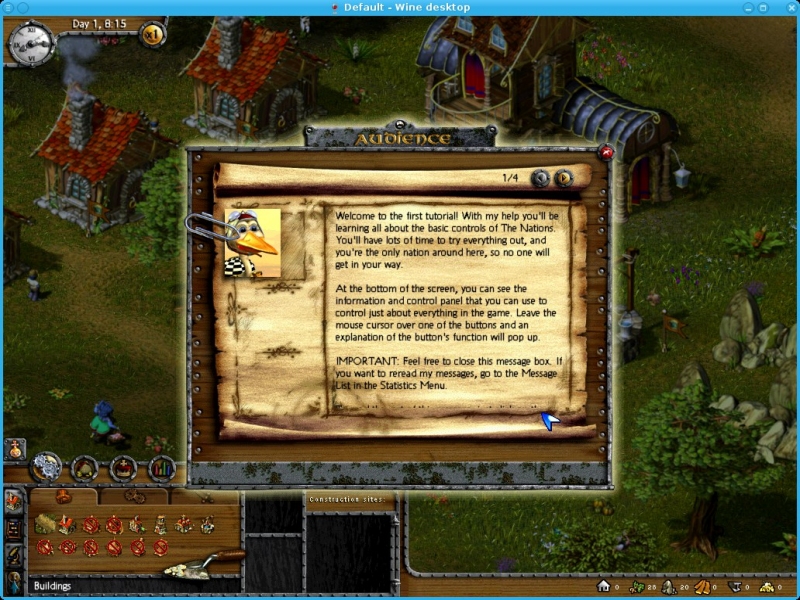Open the sack of goods menu button
This screenshot has width=800, height=600.
85,466
